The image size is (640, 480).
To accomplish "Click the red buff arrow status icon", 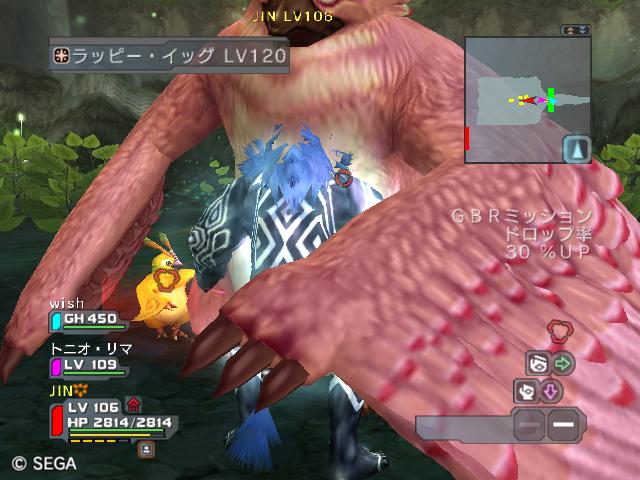I will pos(133,405).
